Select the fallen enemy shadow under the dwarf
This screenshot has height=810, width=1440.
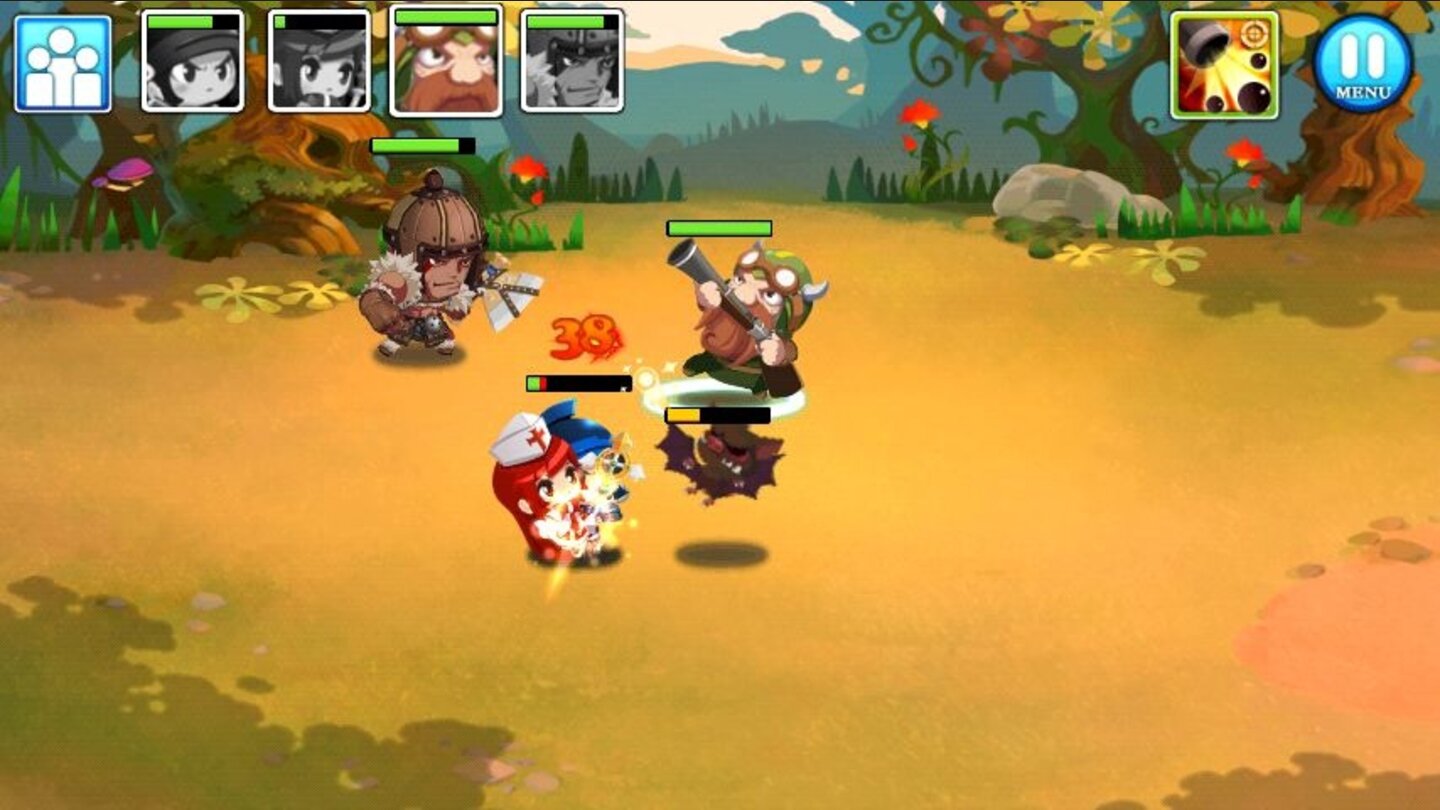coord(720,455)
